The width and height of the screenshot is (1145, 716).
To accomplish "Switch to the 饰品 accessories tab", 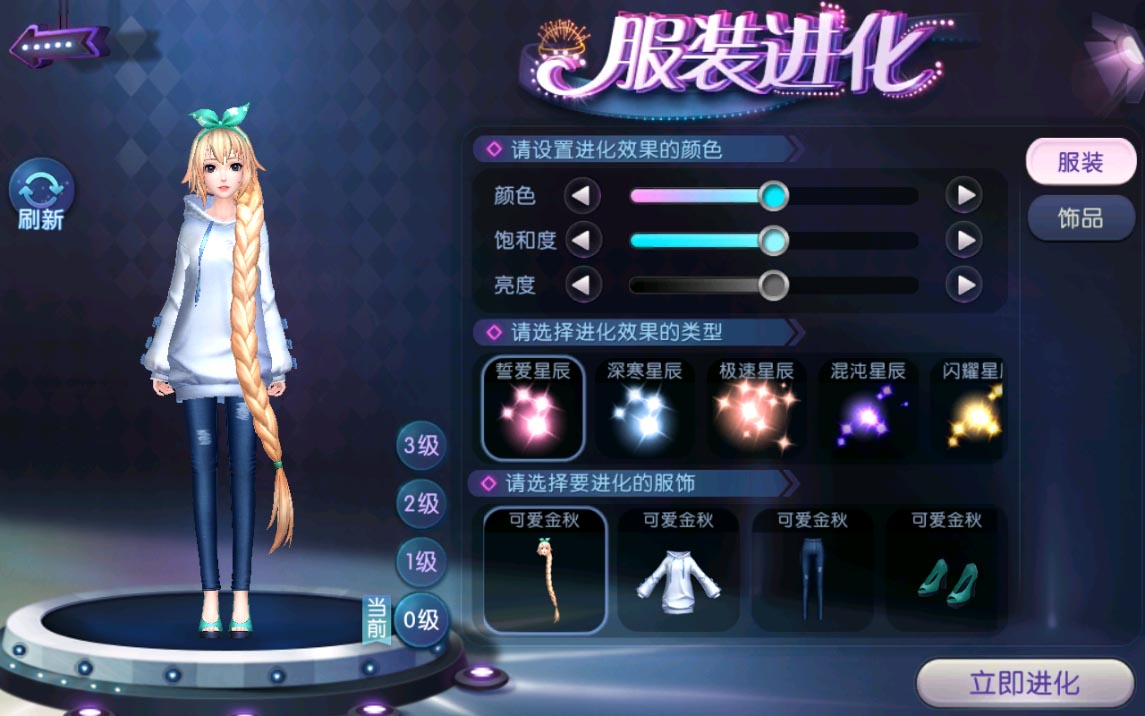I will (x=1080, y=218).
